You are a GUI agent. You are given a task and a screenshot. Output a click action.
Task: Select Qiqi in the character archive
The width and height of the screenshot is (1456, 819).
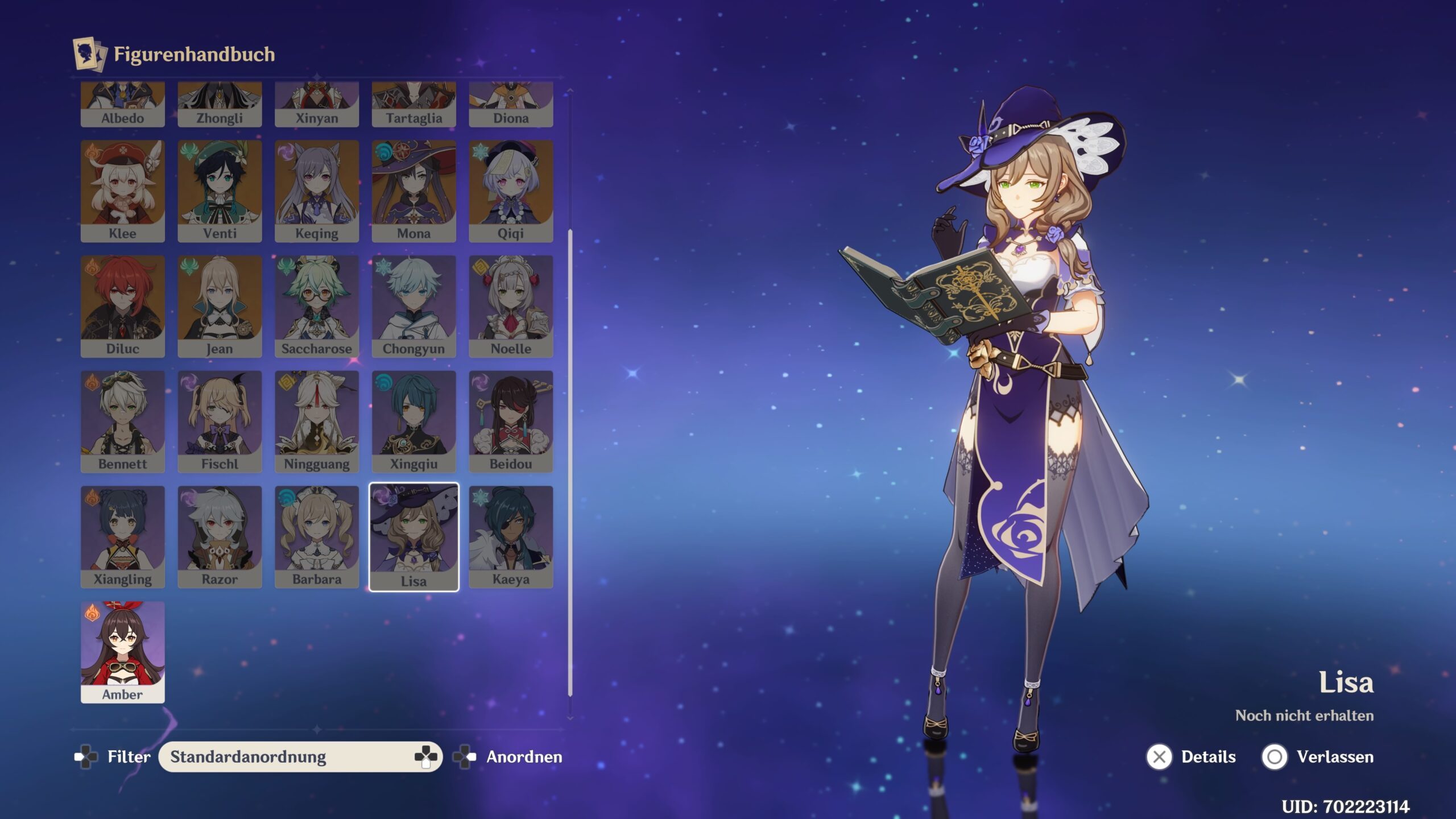[511, 191]
